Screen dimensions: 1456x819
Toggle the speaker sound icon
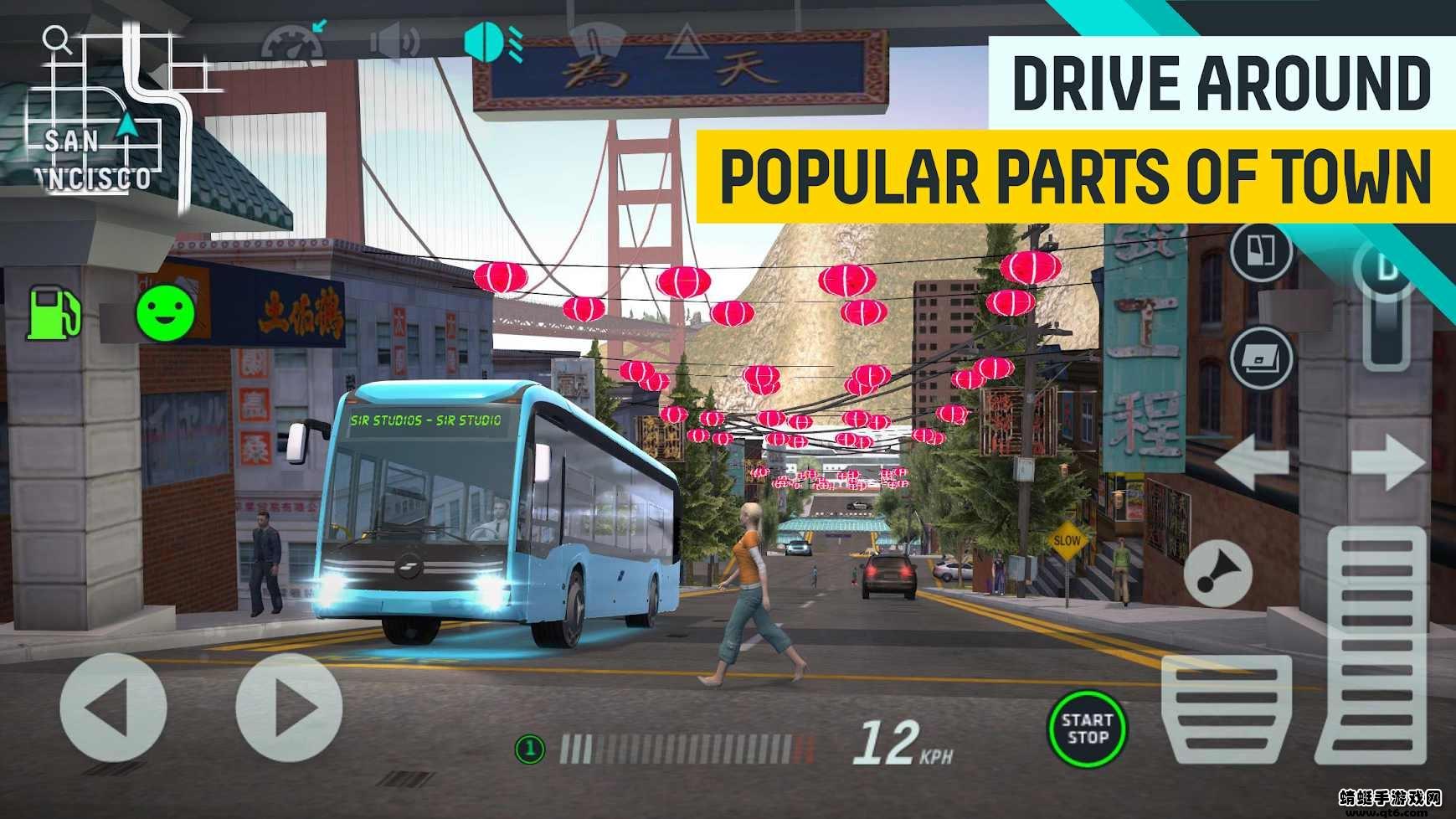point(394,42)
